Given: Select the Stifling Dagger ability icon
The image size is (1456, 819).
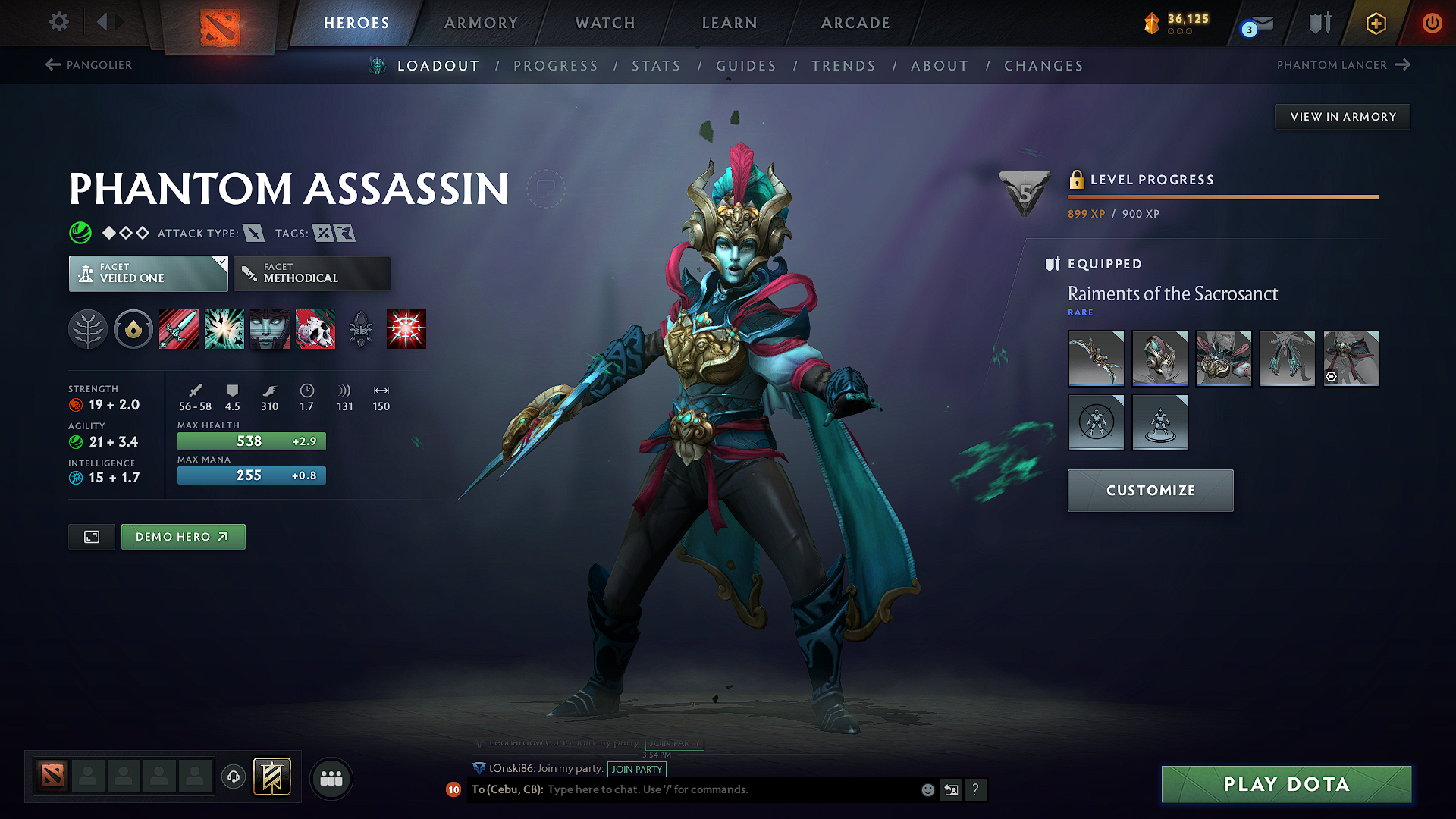Looking at the screenshot, I should (x=179, y=329).
